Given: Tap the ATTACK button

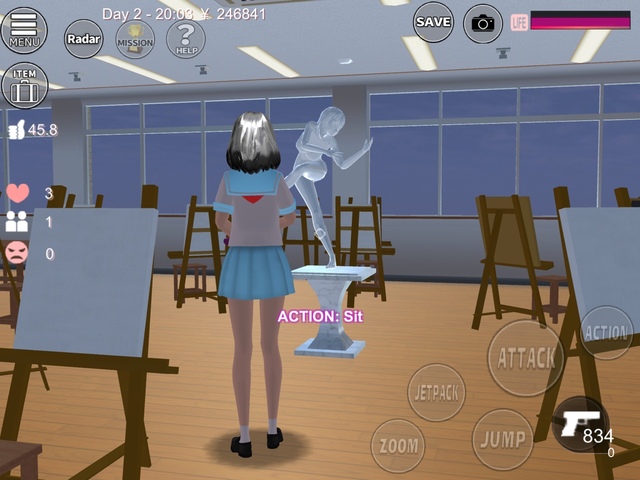Looking at the screenshot, I should point(525,357).
